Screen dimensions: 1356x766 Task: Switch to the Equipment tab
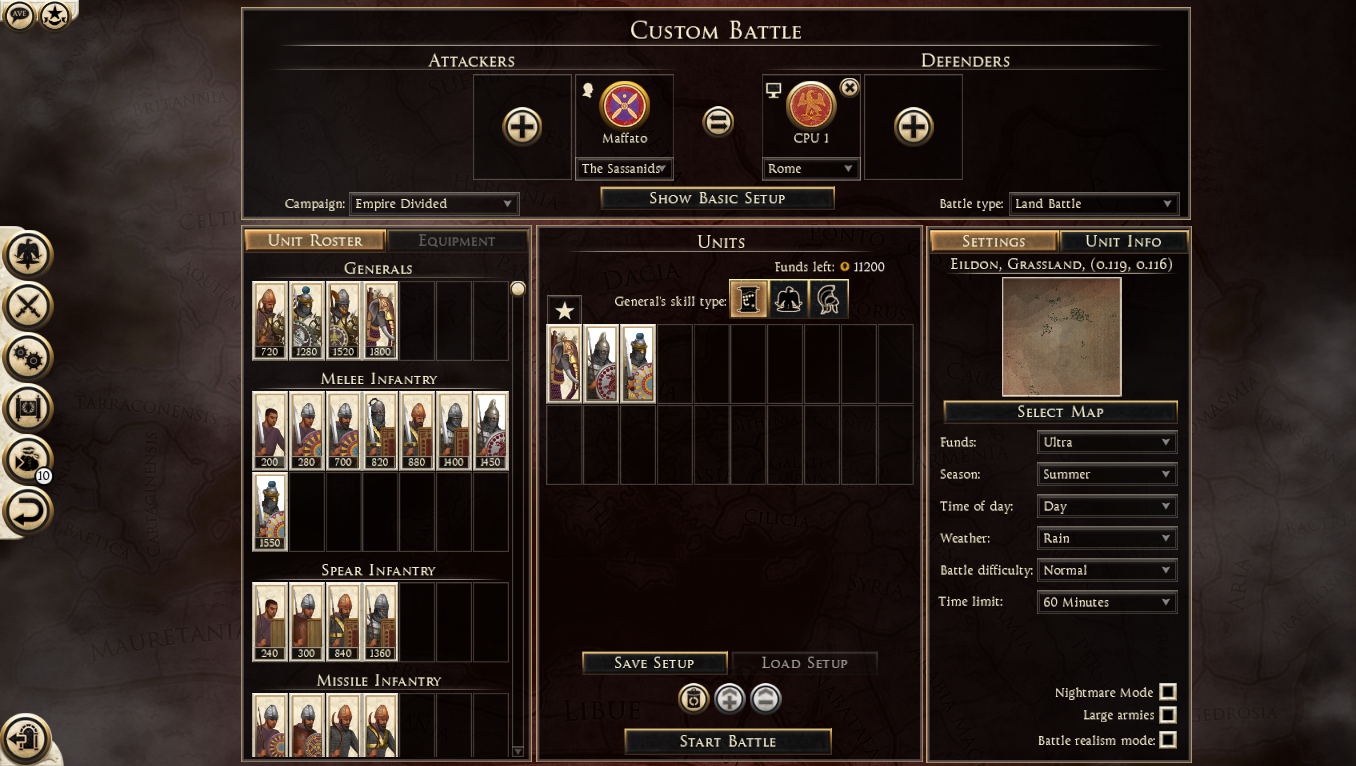pos(457,241)
